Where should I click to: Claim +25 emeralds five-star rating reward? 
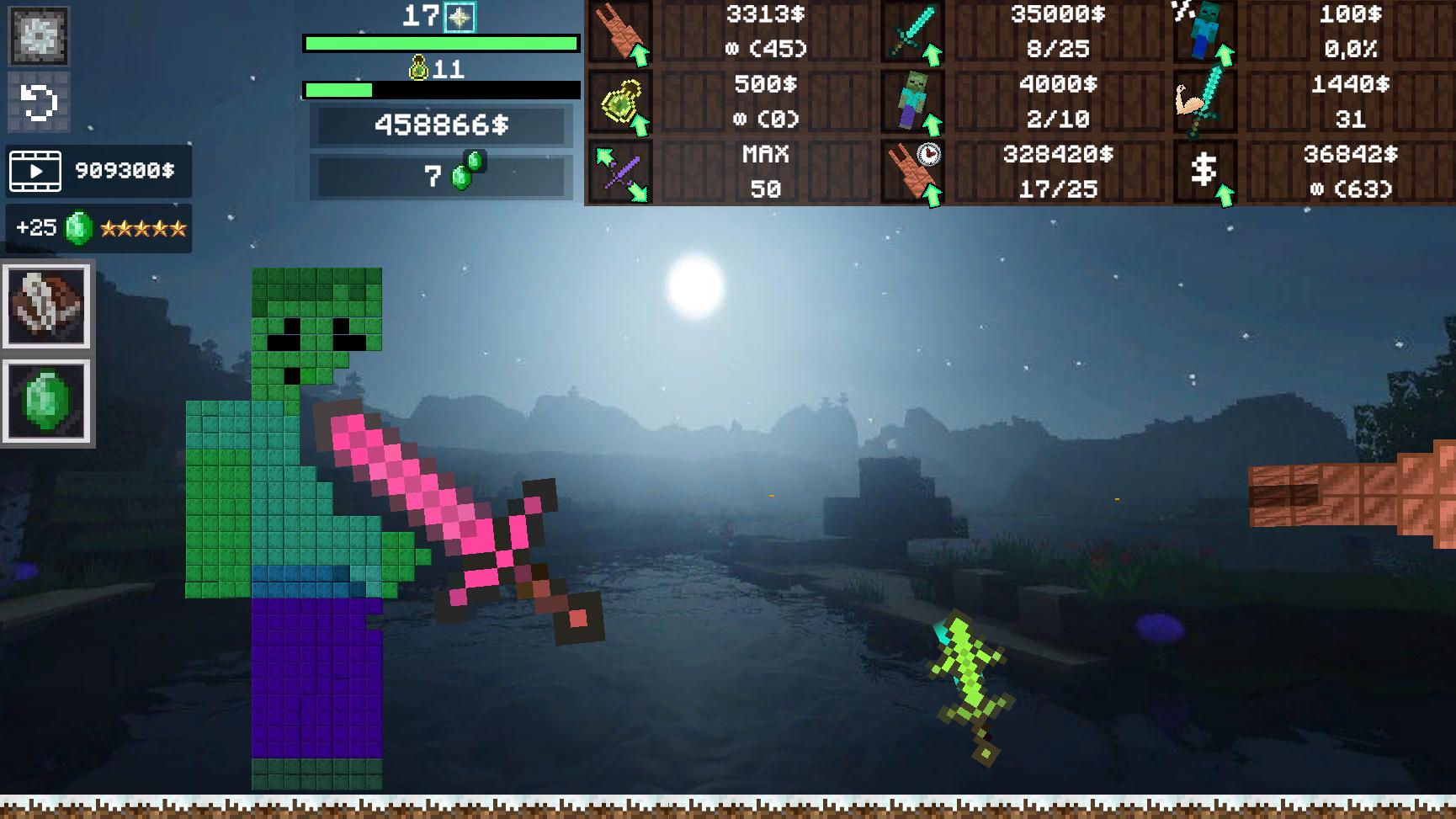[98, 226]
